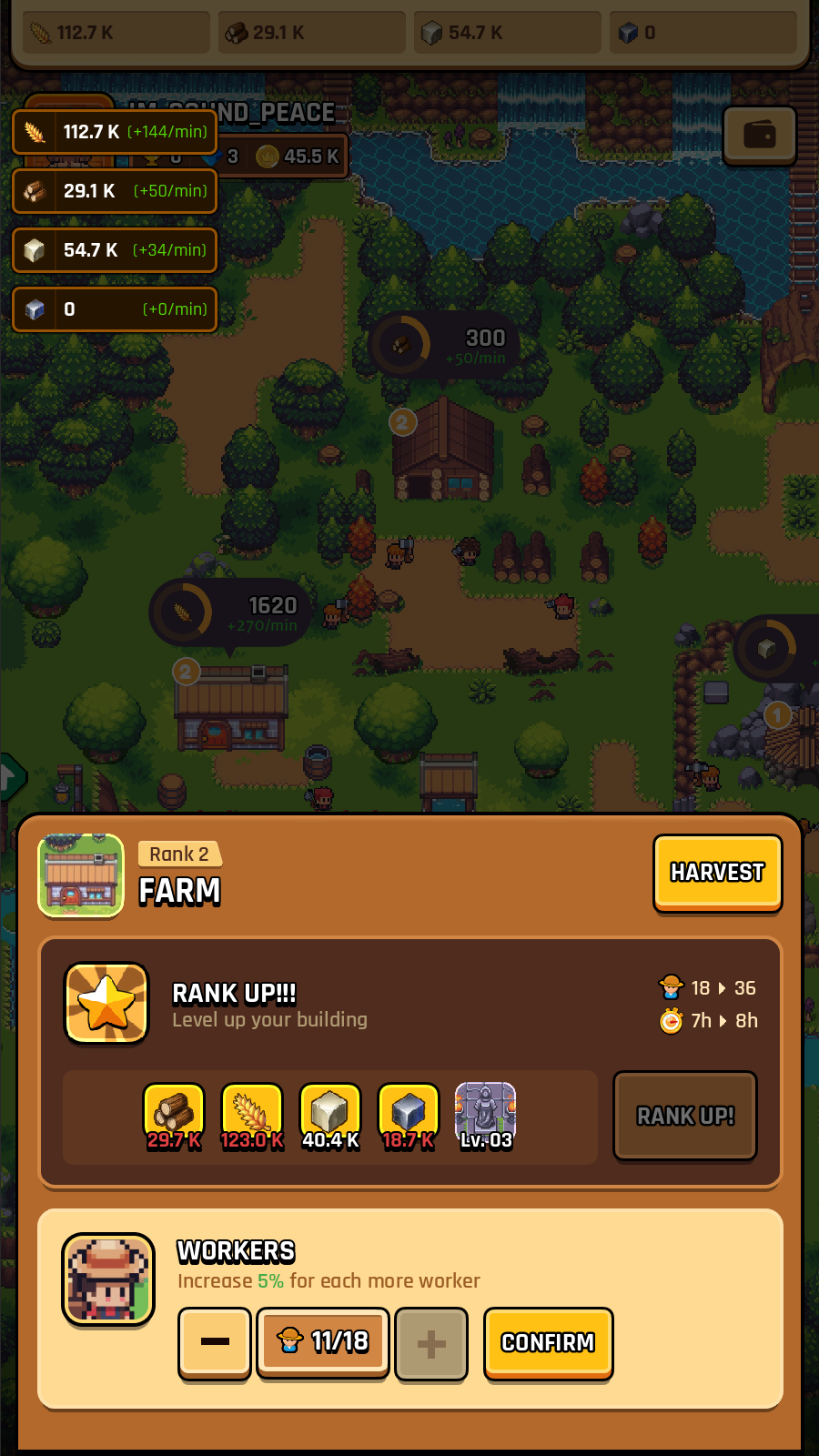
Task: Open the wheat resource panel showing 112.7 K
Action: [115, 132]
